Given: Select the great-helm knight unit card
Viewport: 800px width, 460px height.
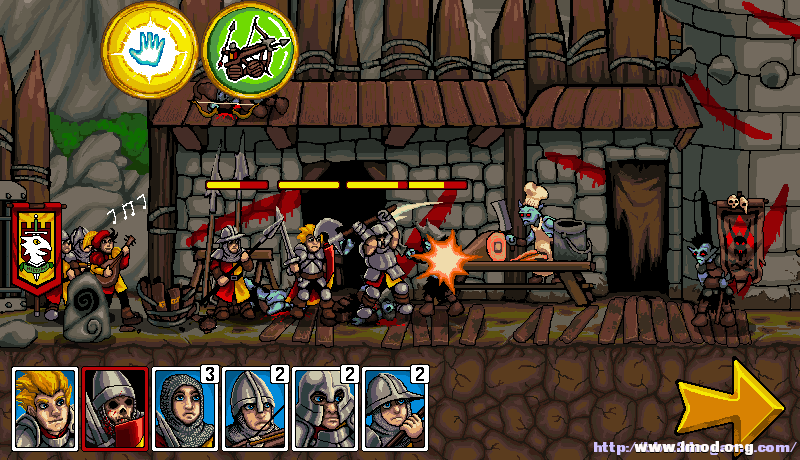Looking at the screenshot, I should click(325, 408).
